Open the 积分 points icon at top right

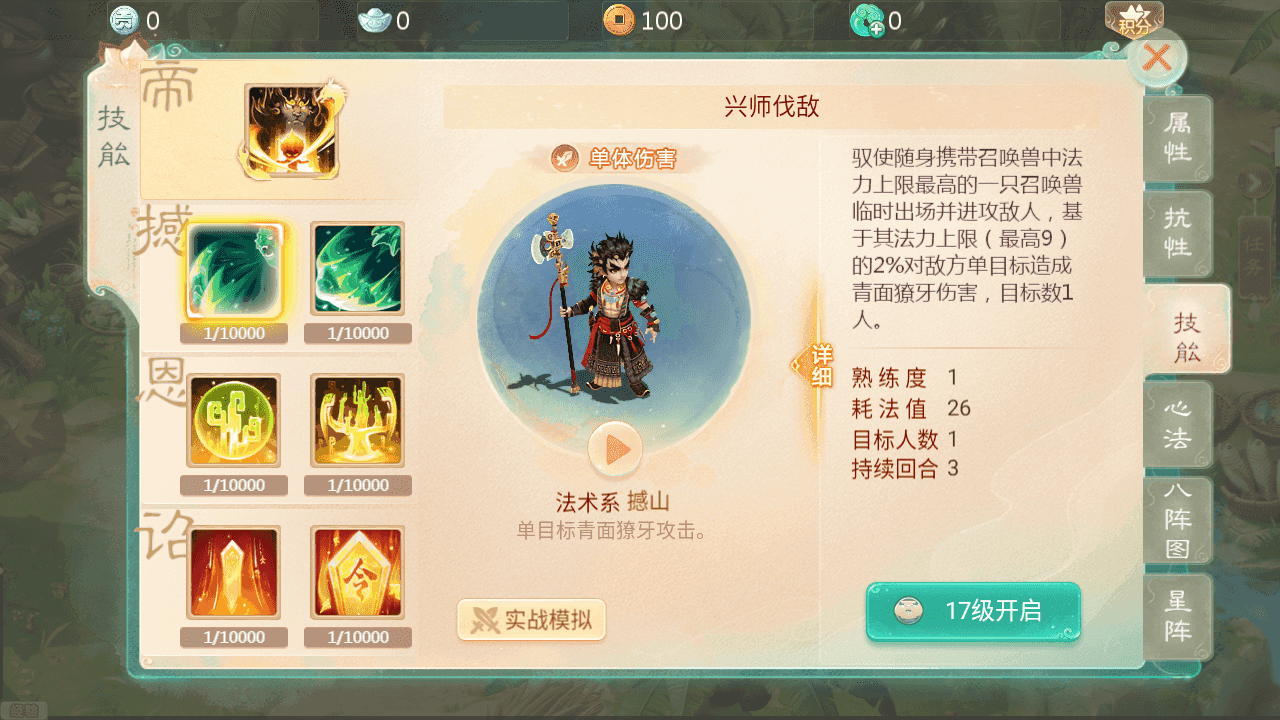[1135, 18]
